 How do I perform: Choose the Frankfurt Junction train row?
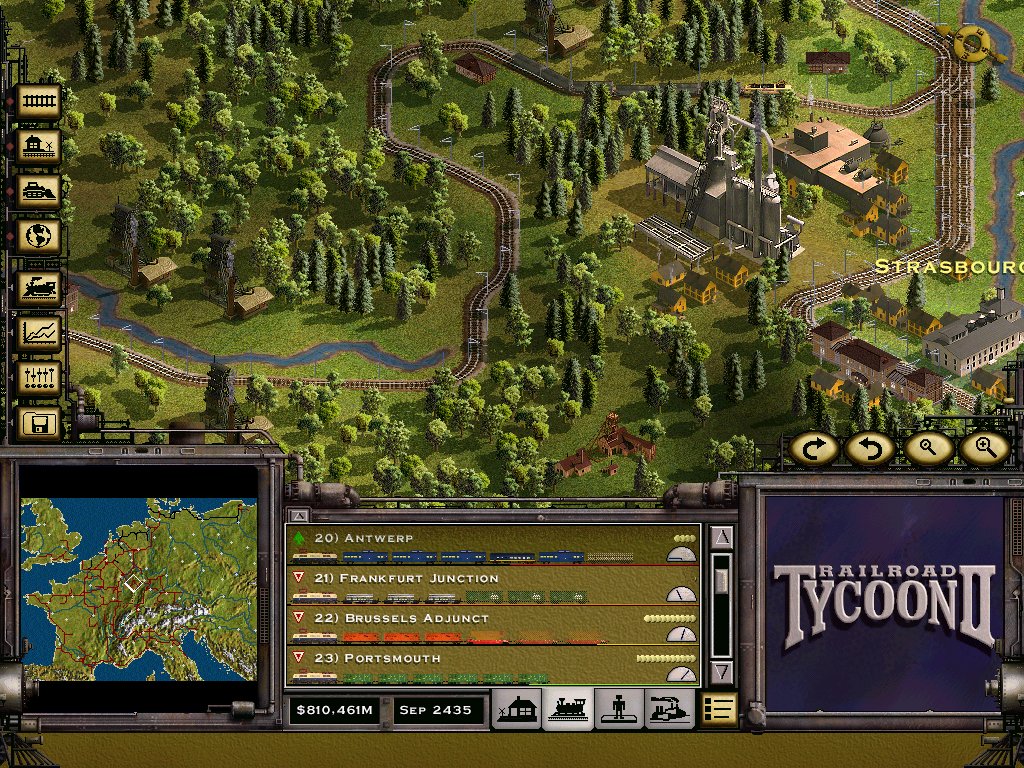[480, 585]
